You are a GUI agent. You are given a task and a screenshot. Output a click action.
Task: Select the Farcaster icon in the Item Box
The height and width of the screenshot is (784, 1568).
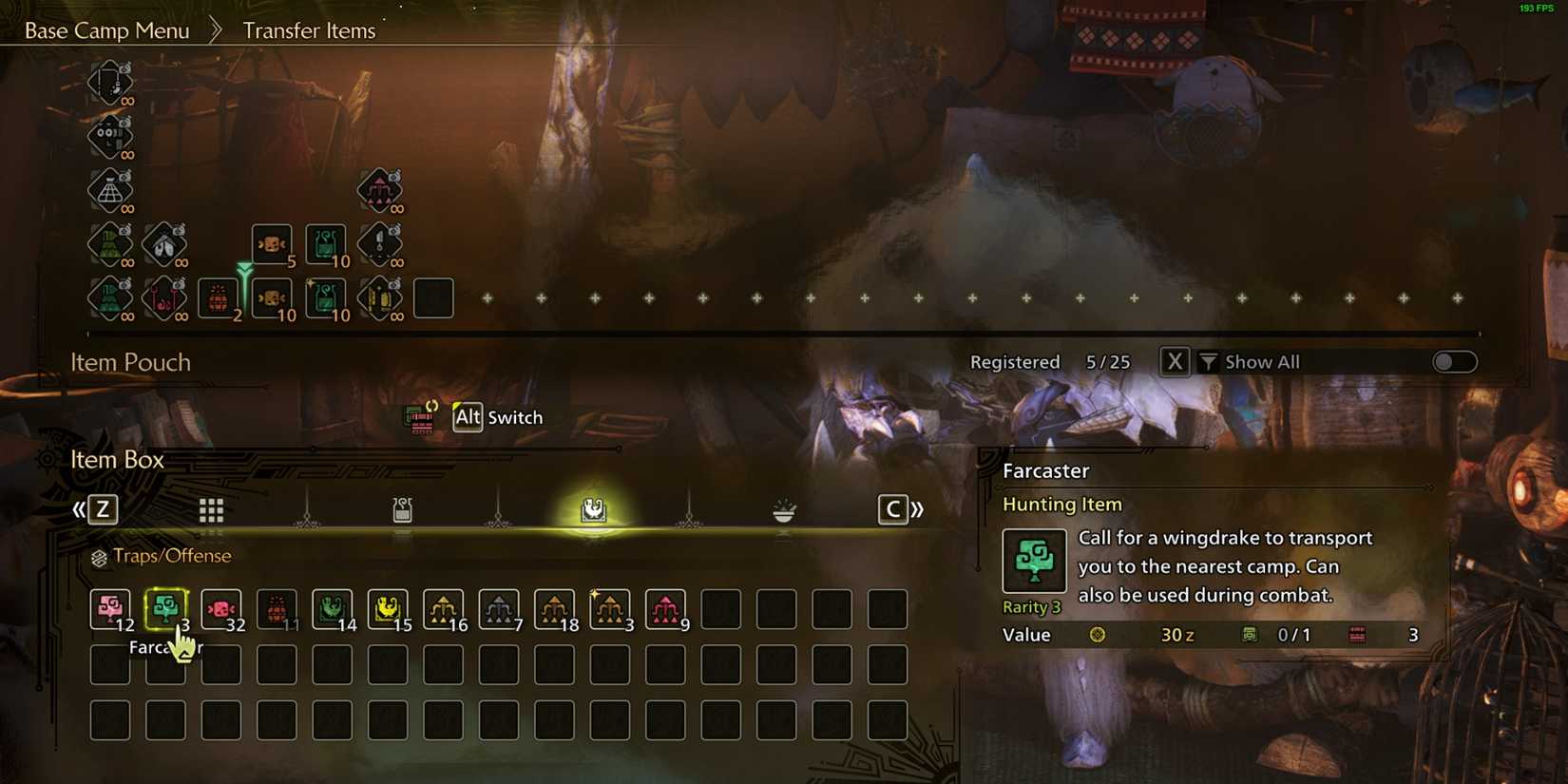[x=166, y=608]
